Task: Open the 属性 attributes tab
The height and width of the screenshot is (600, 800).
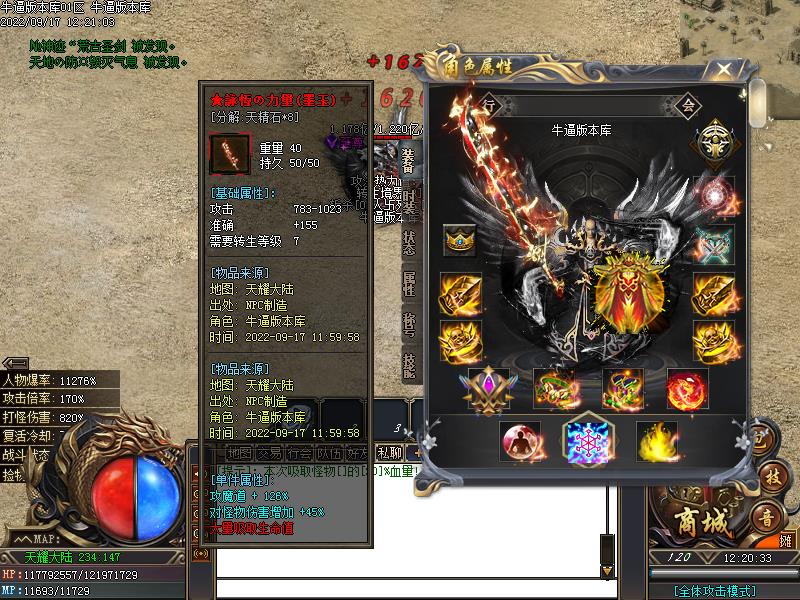Action: [x=409, y=283]
